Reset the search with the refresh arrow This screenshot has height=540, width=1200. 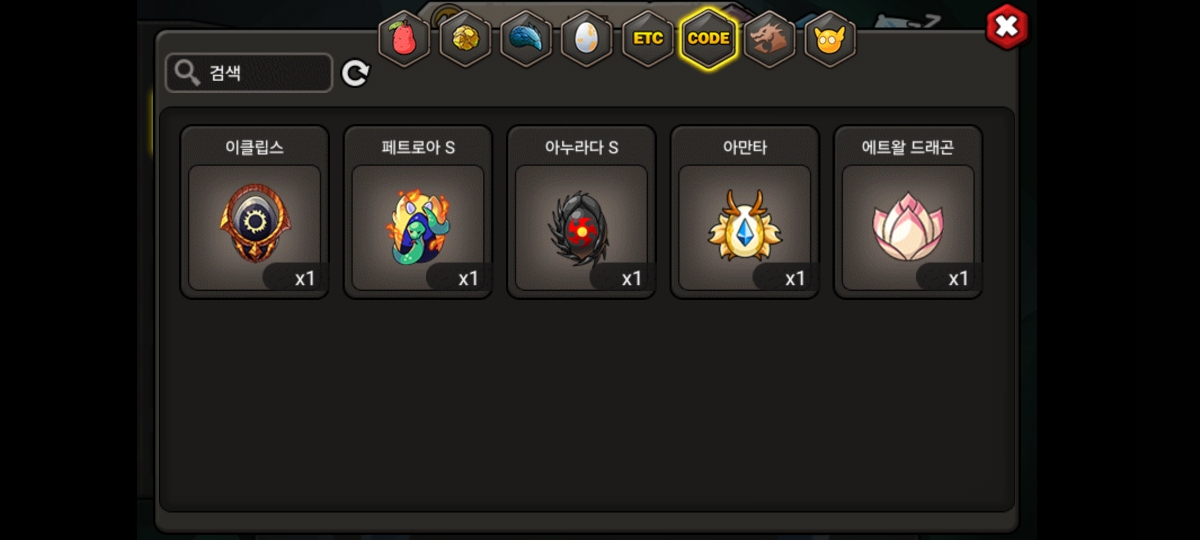[356, 73]
